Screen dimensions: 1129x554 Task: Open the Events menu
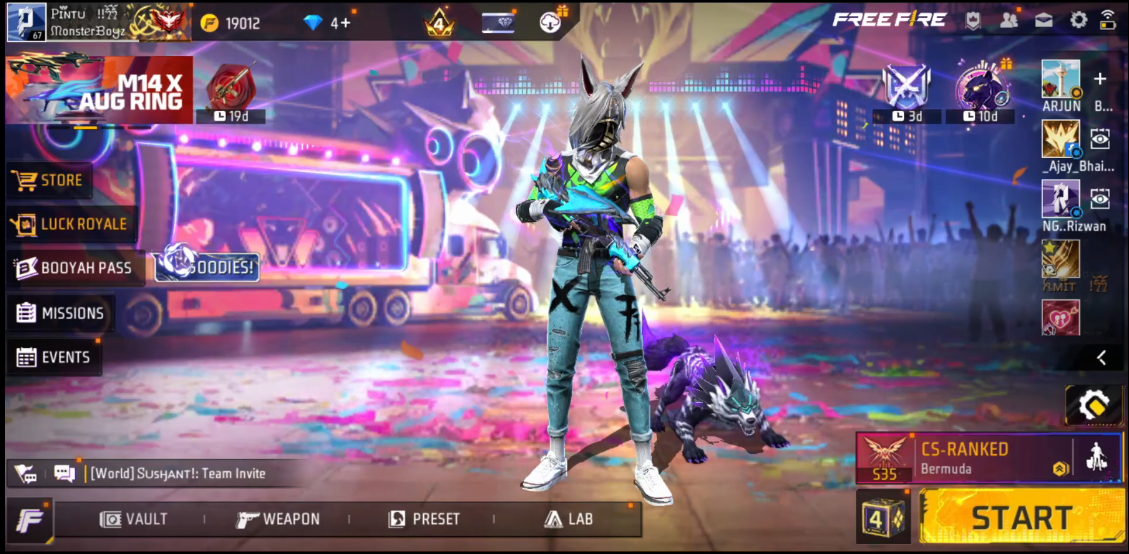coord(54,357)
